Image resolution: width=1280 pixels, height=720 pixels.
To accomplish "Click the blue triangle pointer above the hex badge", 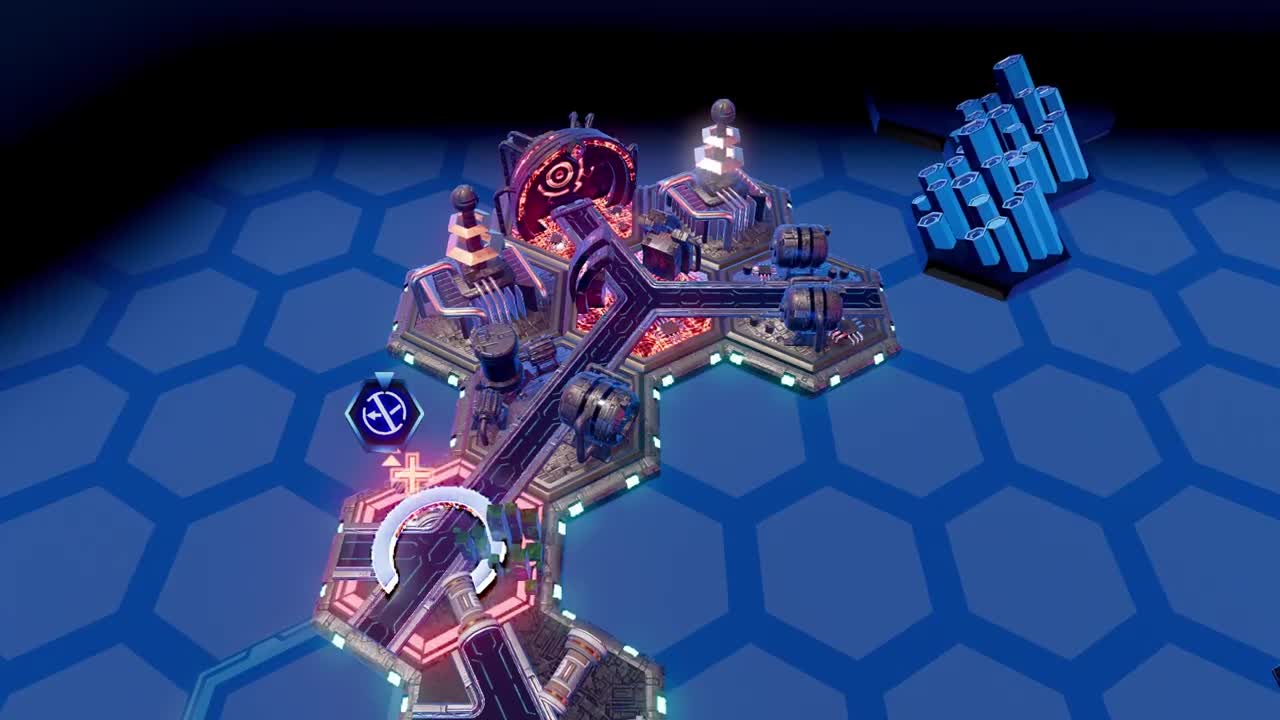I will tap(384, 378).
